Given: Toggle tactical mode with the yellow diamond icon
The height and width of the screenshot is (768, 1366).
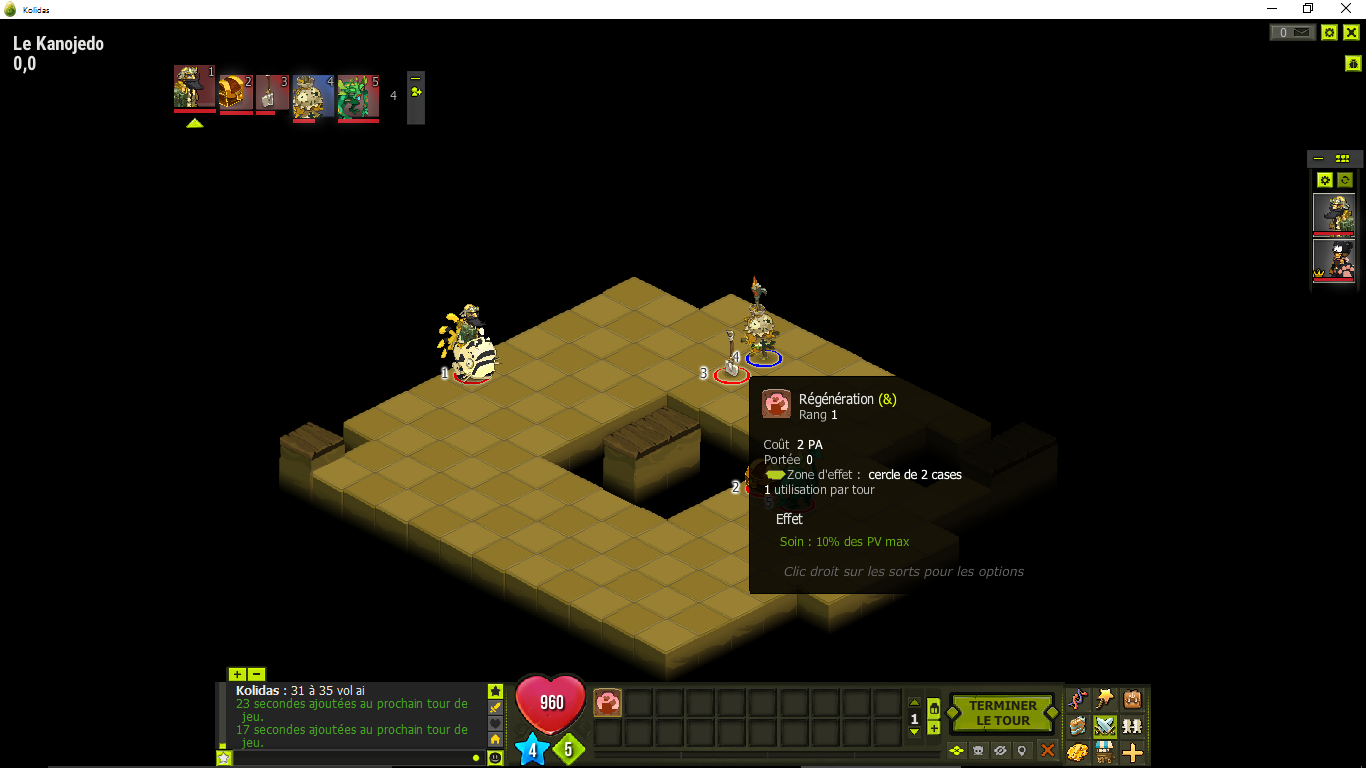Looking at the screenshot, I should tap(956, 750).
